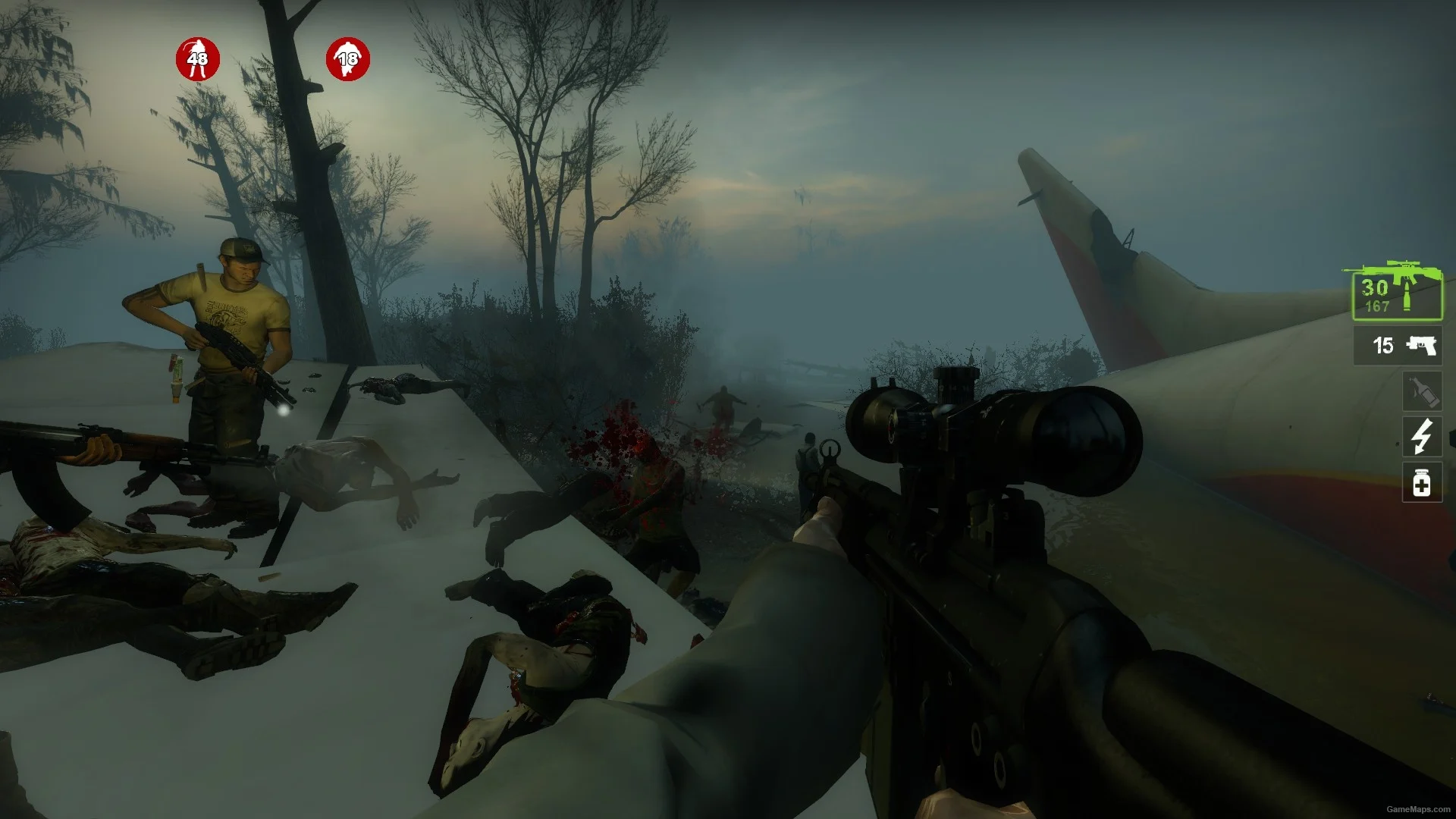Viewport: 1456px width, 819px height.
Task: Select the dimmed molotov bottle slot
Action: [1422, 391]
